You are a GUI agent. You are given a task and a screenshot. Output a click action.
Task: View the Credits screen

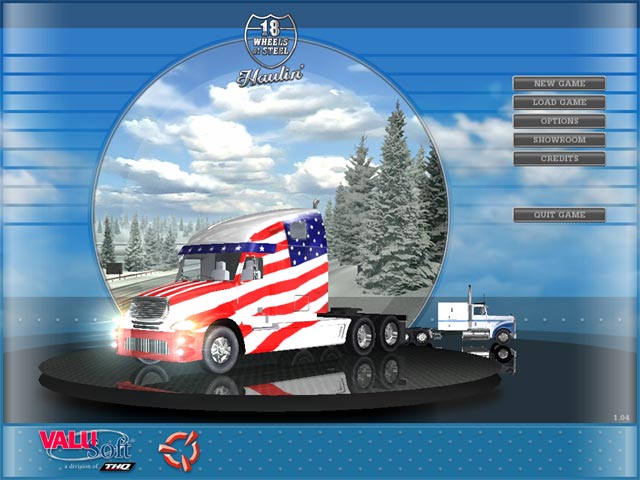559,158
